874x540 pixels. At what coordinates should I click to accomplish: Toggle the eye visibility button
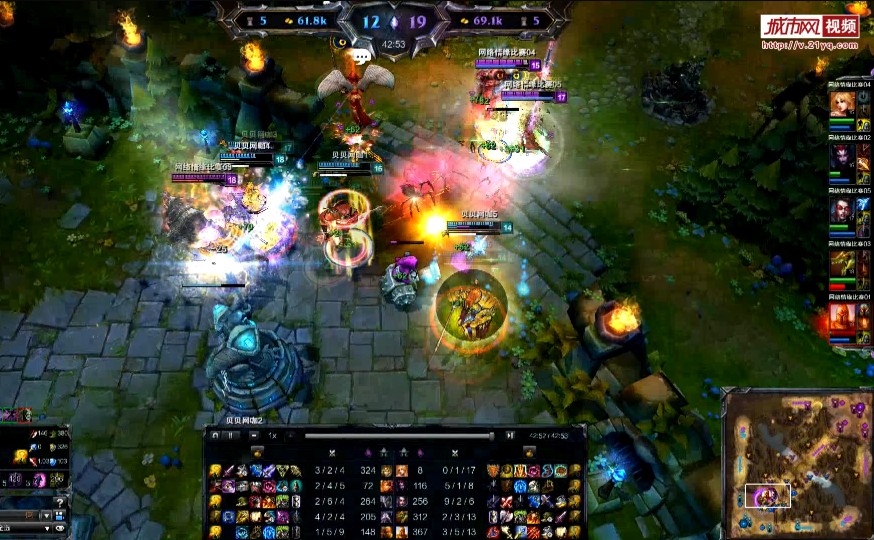pos(59,527)
